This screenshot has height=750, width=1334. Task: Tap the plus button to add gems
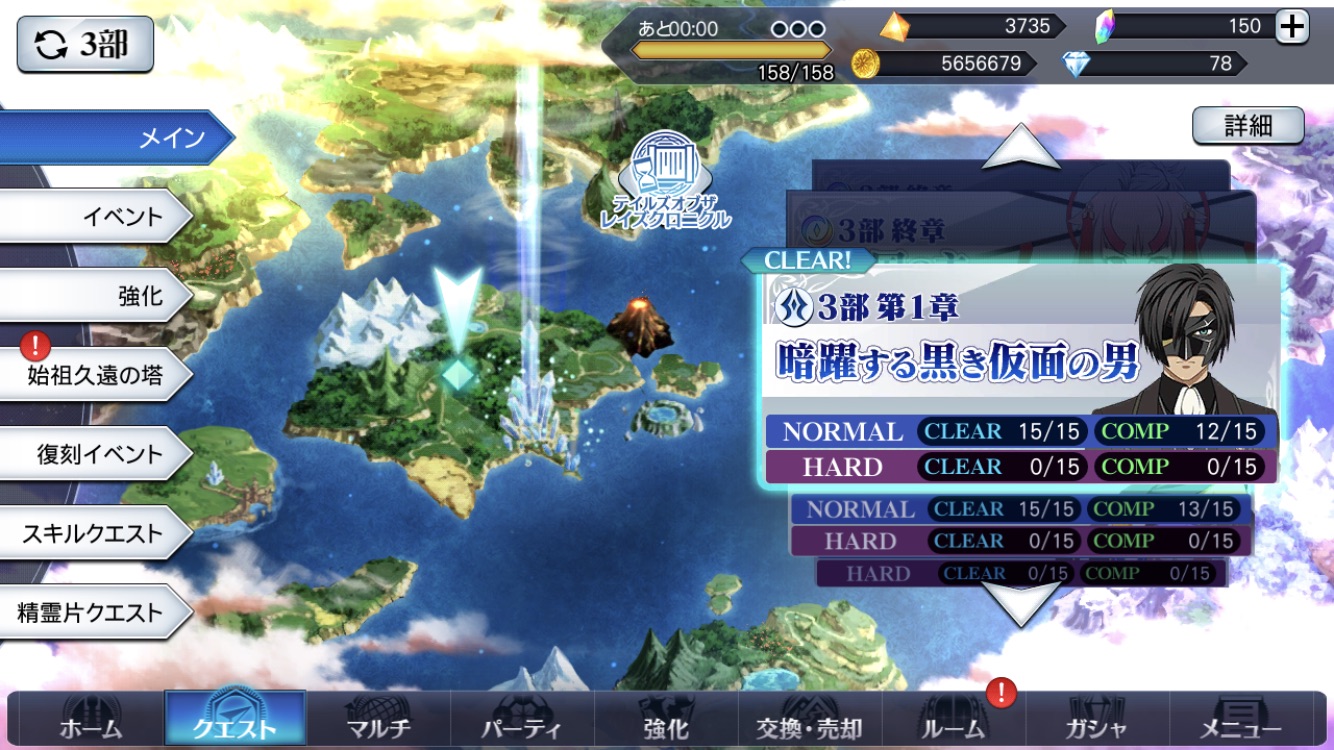[1292, 27]
